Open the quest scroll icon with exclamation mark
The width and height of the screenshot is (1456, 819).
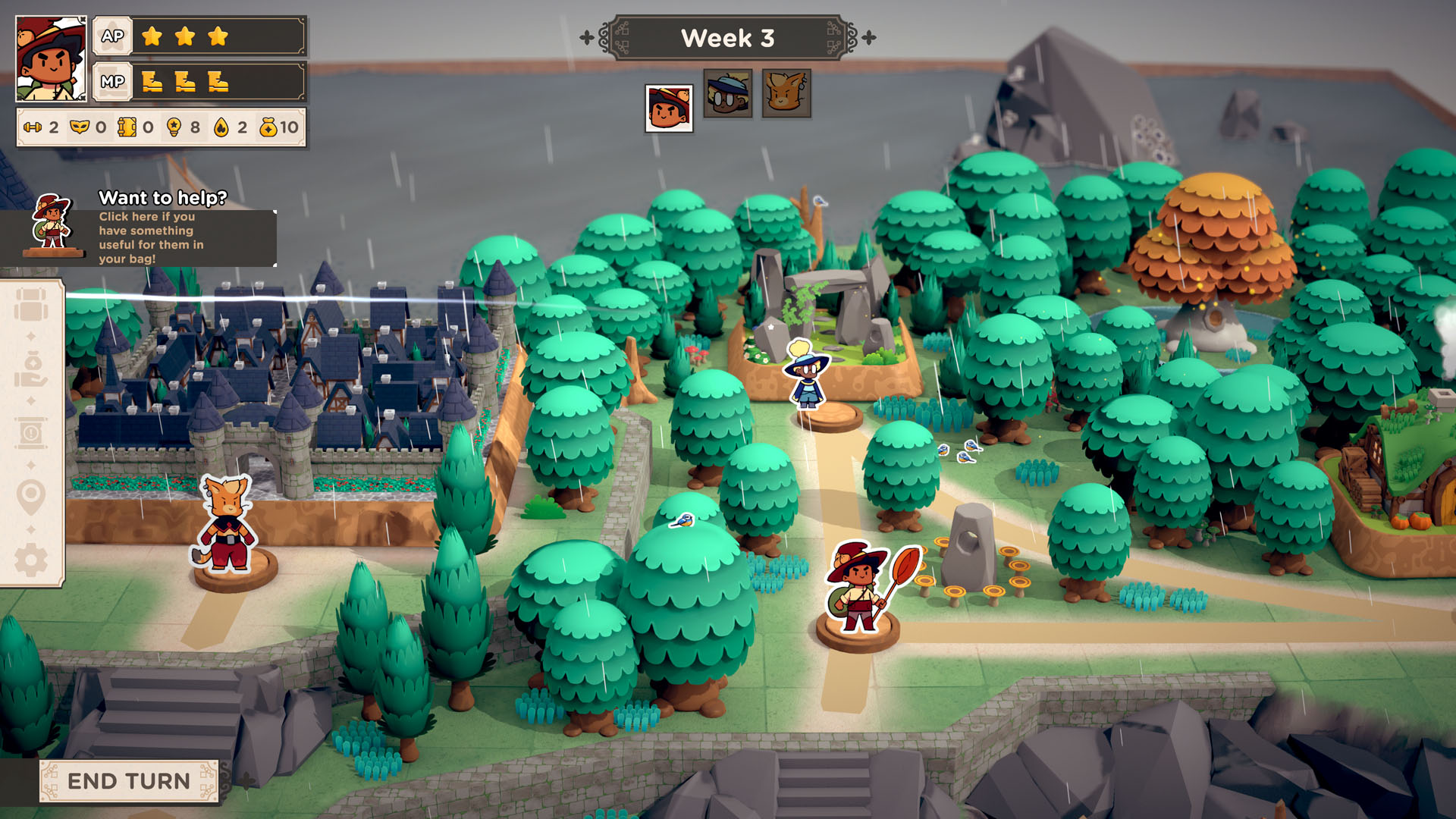pos(32,432)
